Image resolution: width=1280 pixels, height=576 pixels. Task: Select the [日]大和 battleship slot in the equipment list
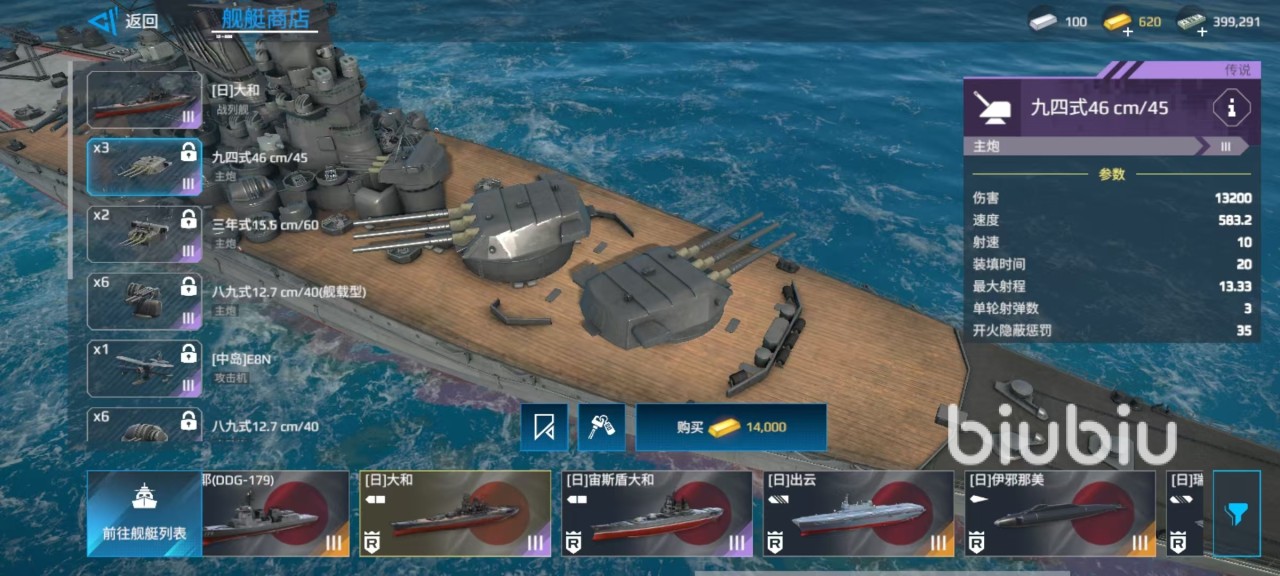(145, 100)
